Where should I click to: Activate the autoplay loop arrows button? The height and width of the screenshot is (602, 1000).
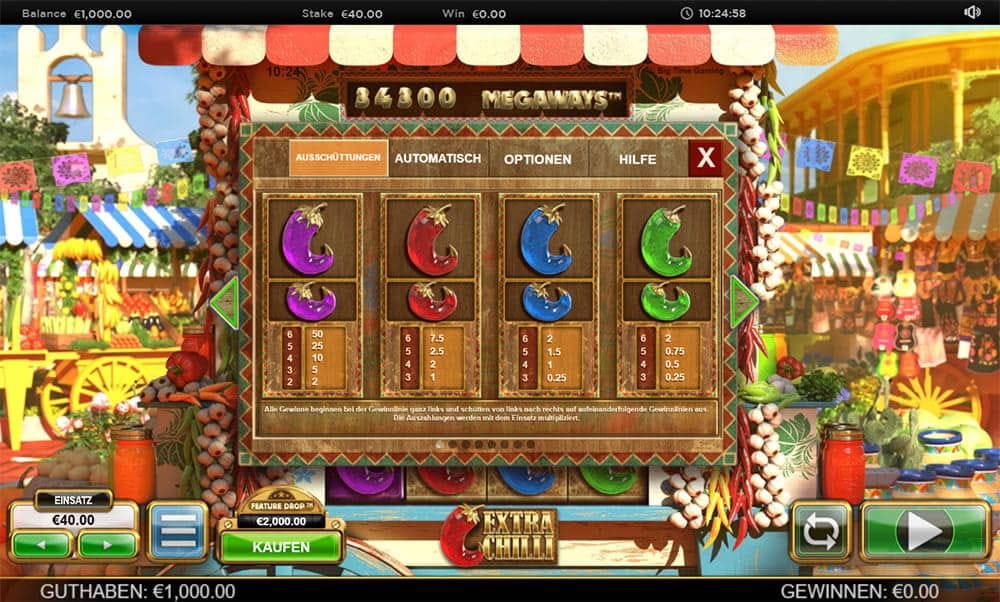point(820,531)
